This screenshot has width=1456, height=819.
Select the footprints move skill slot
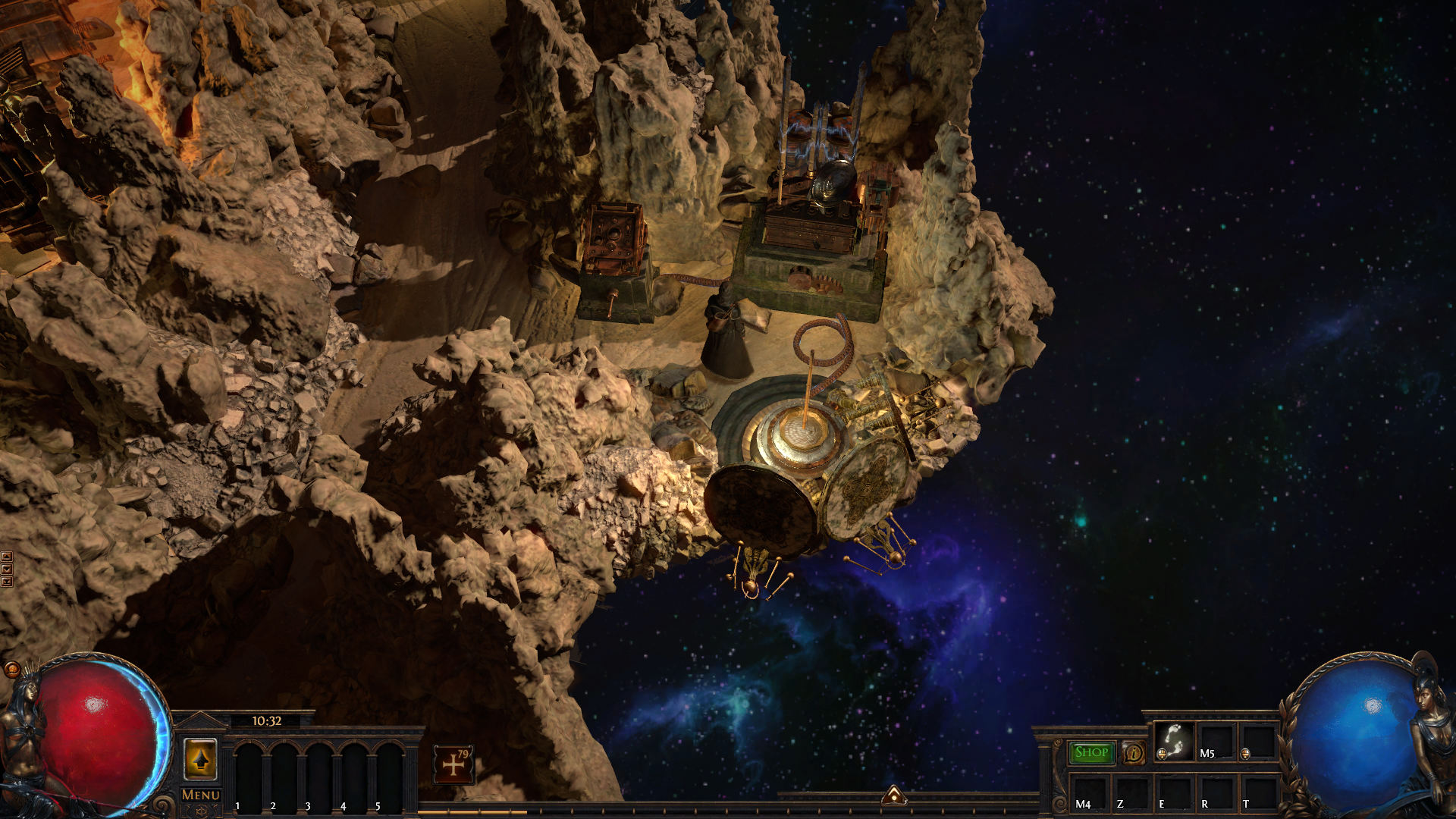1174,741
